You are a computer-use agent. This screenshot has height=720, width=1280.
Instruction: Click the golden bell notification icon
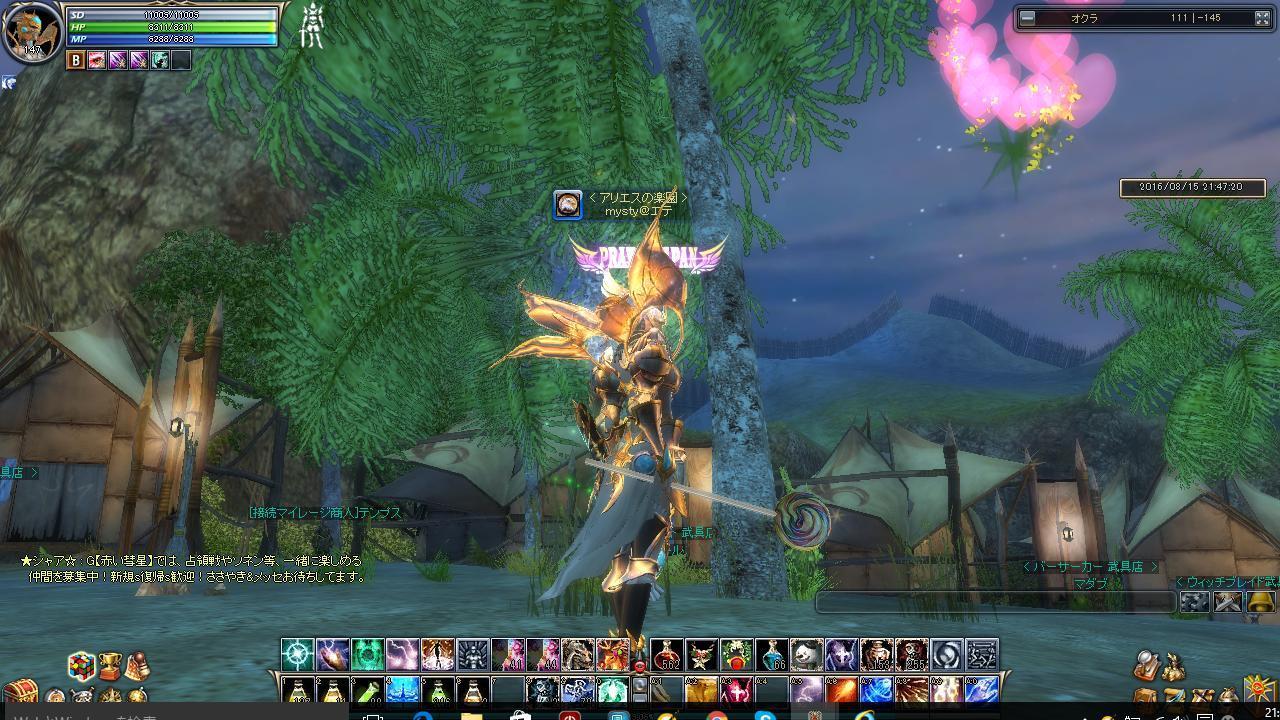(1259, 602)
